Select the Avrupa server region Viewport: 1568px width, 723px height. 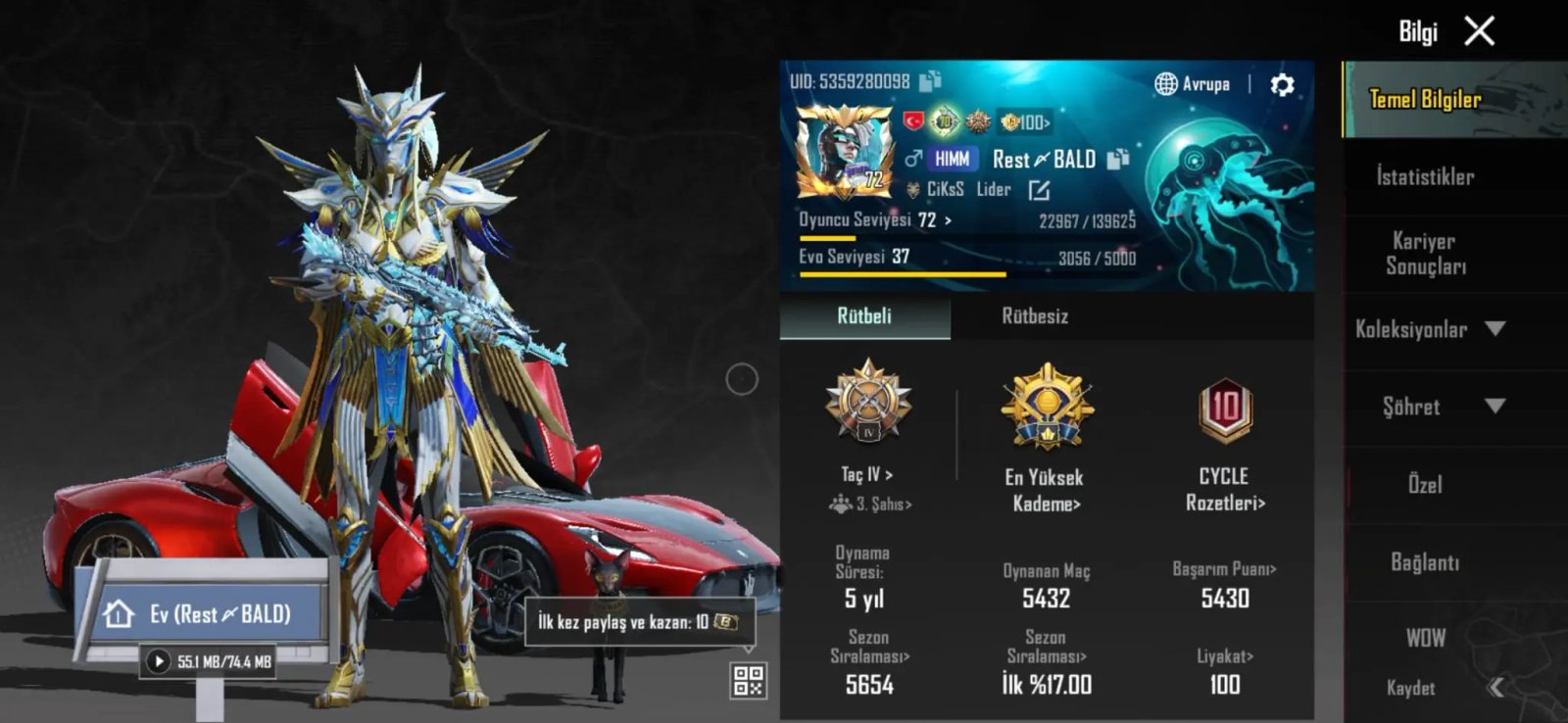point(1193,84)
